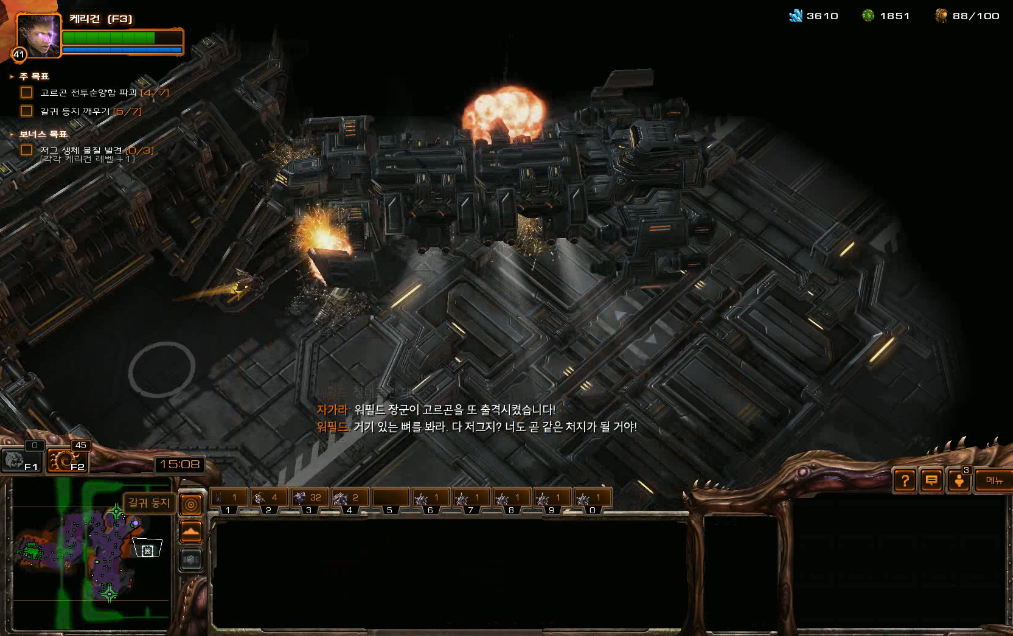Select the idle worker F1 button
The image size is (1013, 636).
(x=20, y=461)
